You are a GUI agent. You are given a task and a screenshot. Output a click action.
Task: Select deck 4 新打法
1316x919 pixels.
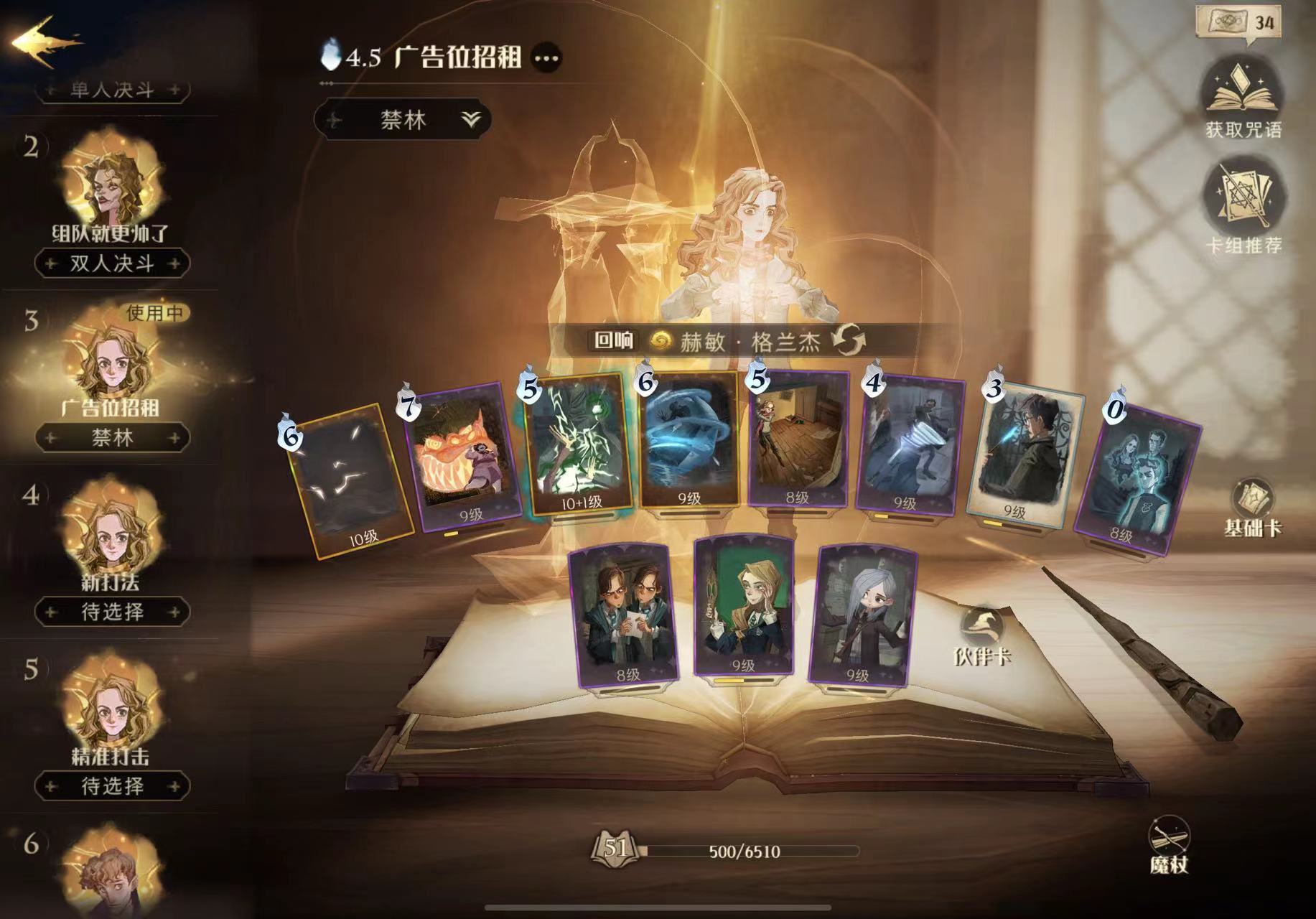click(x=111, y=535)
